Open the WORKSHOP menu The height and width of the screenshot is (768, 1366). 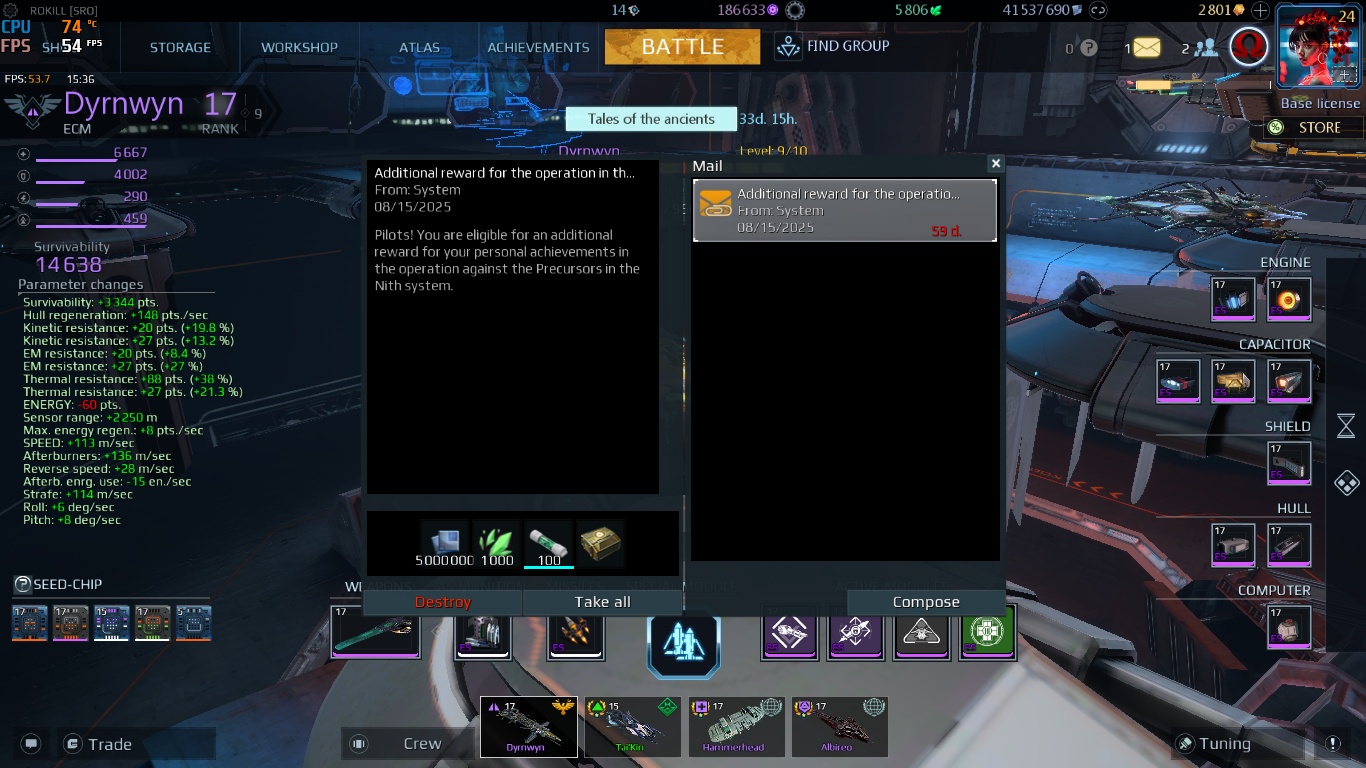[299, 47]
